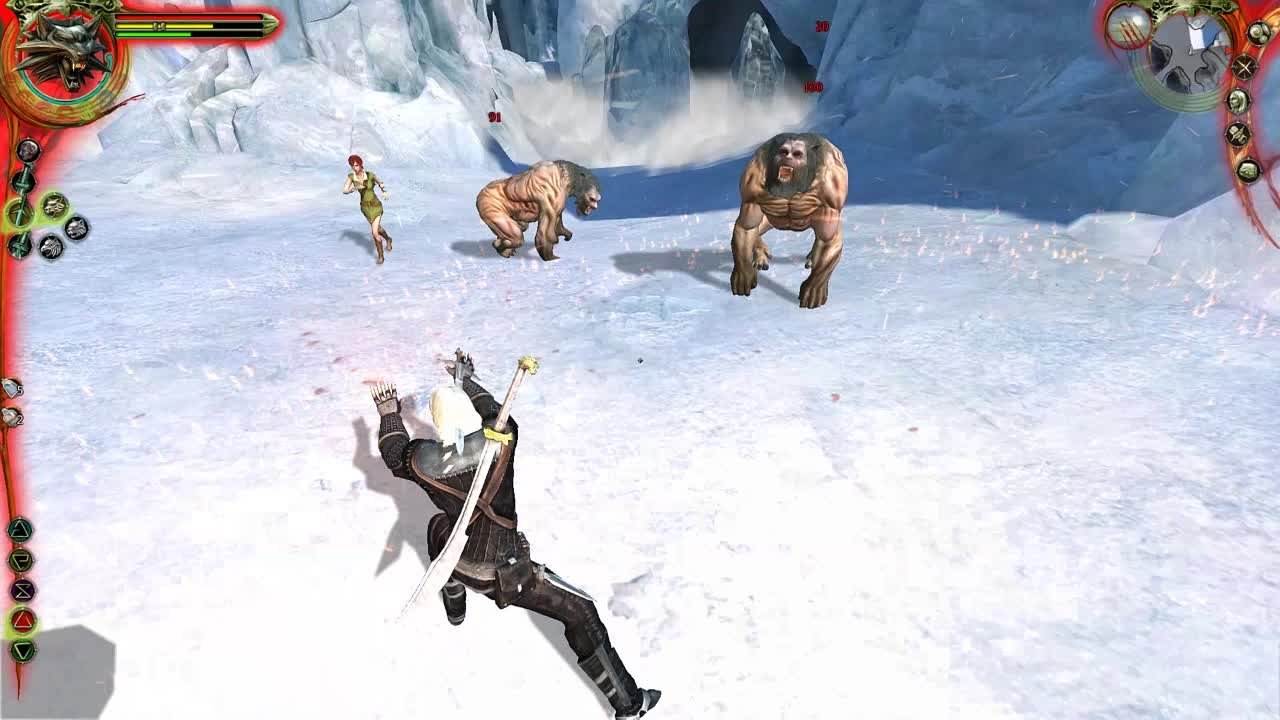
Task: Open the panel with the coins icon
Action: pyautogui.click(x=1257, y=33)
